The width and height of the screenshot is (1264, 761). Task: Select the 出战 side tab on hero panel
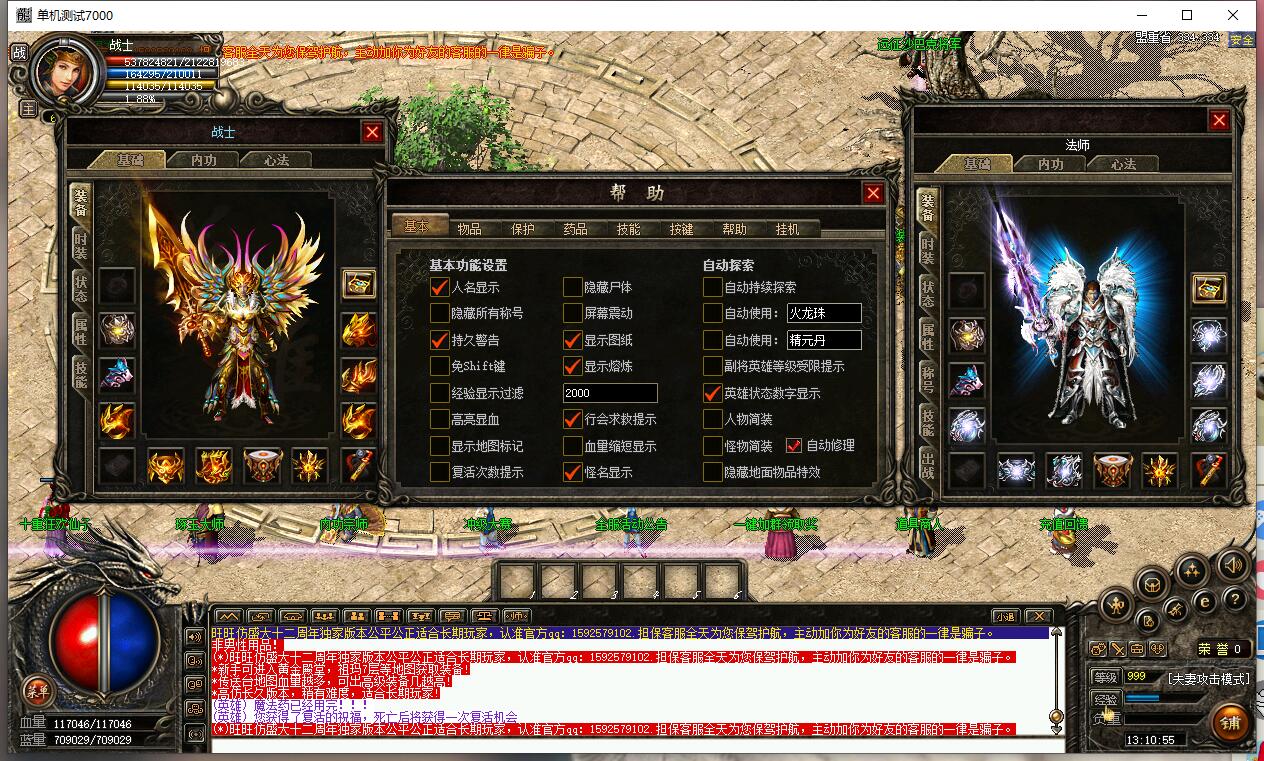(x=928, y=464)
